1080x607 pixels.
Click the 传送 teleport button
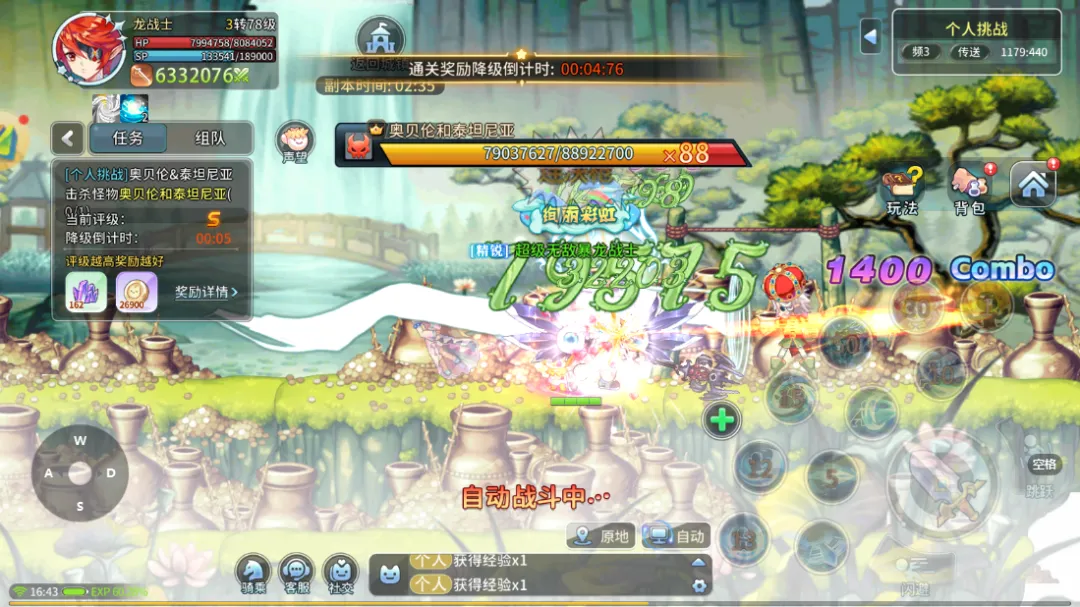point(968,52)
